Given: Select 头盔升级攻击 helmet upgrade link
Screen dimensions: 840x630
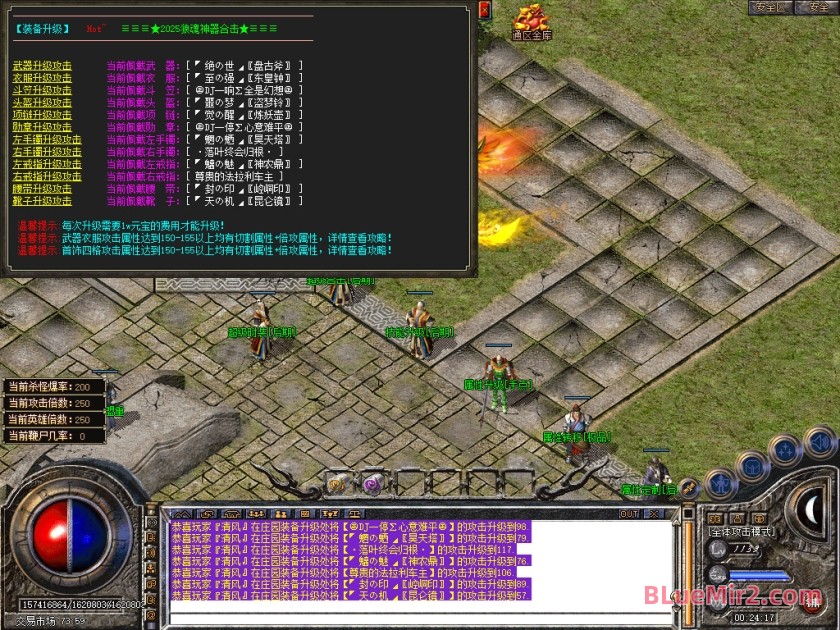Looking at the screenshot, I should pyautogui.click(x=41, y=102).
